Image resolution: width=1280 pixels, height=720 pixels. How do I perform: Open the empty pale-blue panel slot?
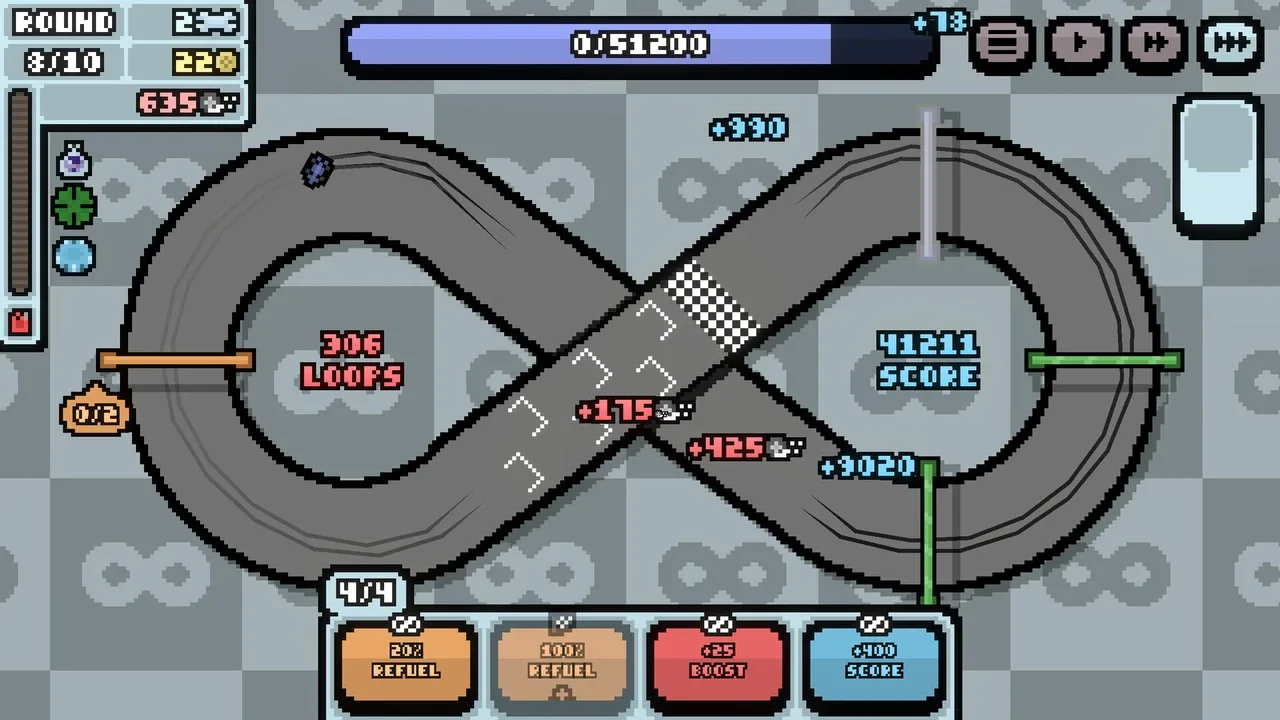click(x=1218, y=164)
